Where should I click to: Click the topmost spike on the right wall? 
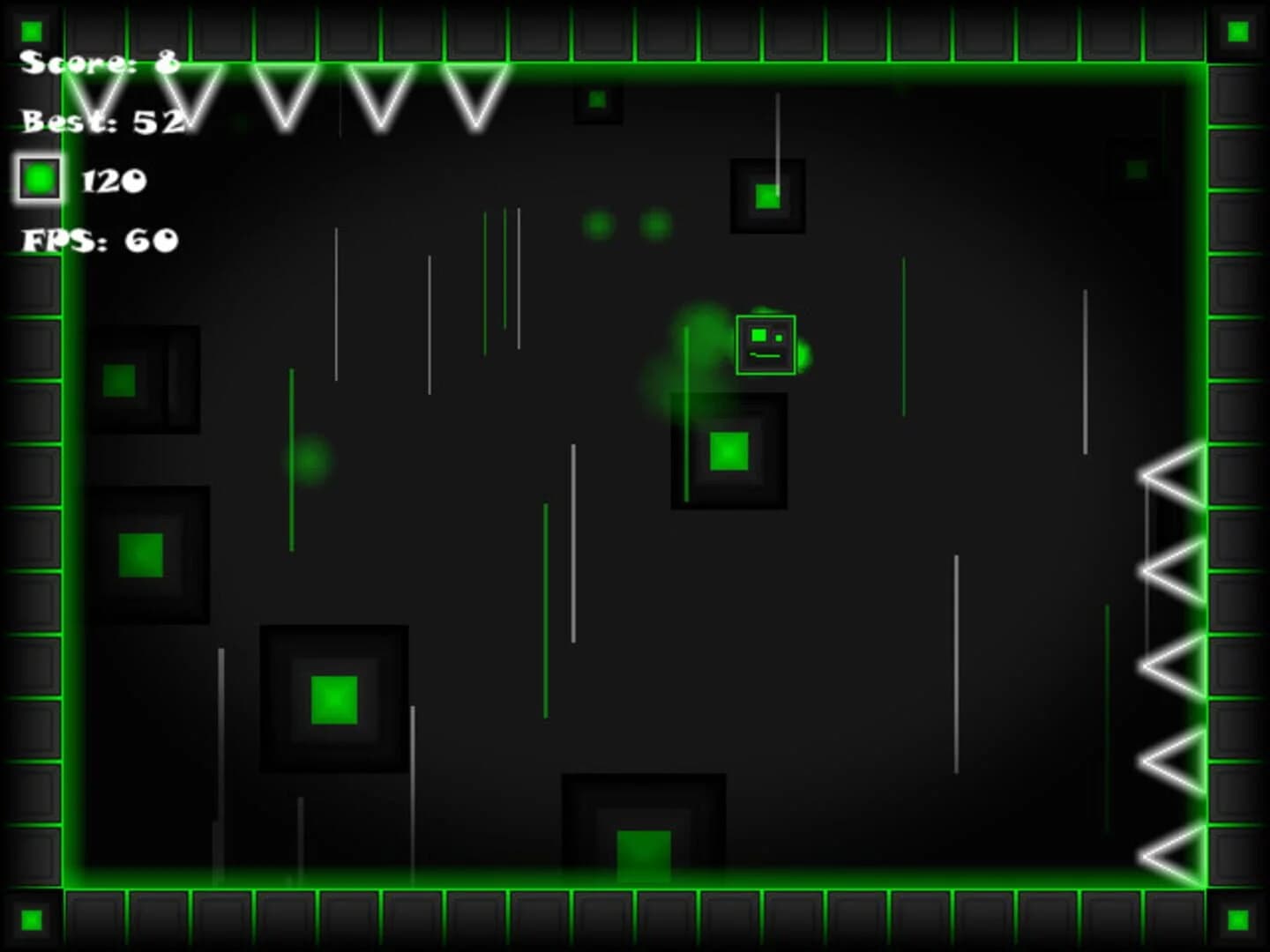pyautogui.click(x=1170, y=476)
